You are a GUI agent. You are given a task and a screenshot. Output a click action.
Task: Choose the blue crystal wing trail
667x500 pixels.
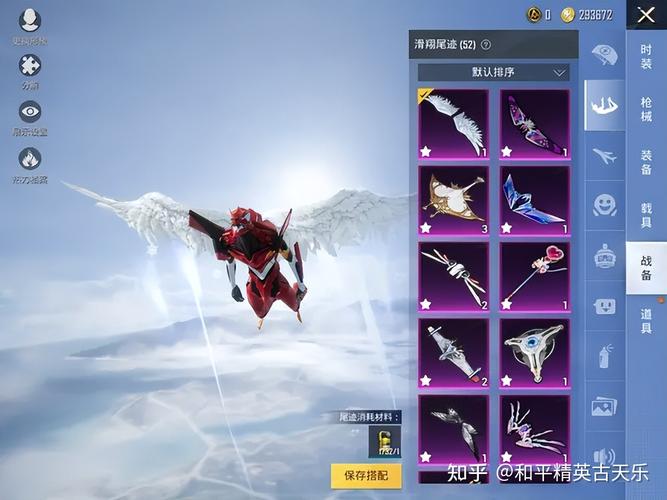coord(535,200)
